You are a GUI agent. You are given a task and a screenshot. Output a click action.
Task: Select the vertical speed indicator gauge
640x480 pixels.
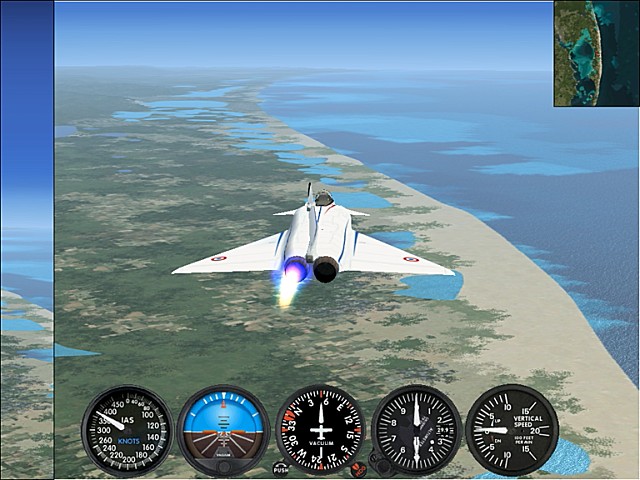(x=512, y=430)
